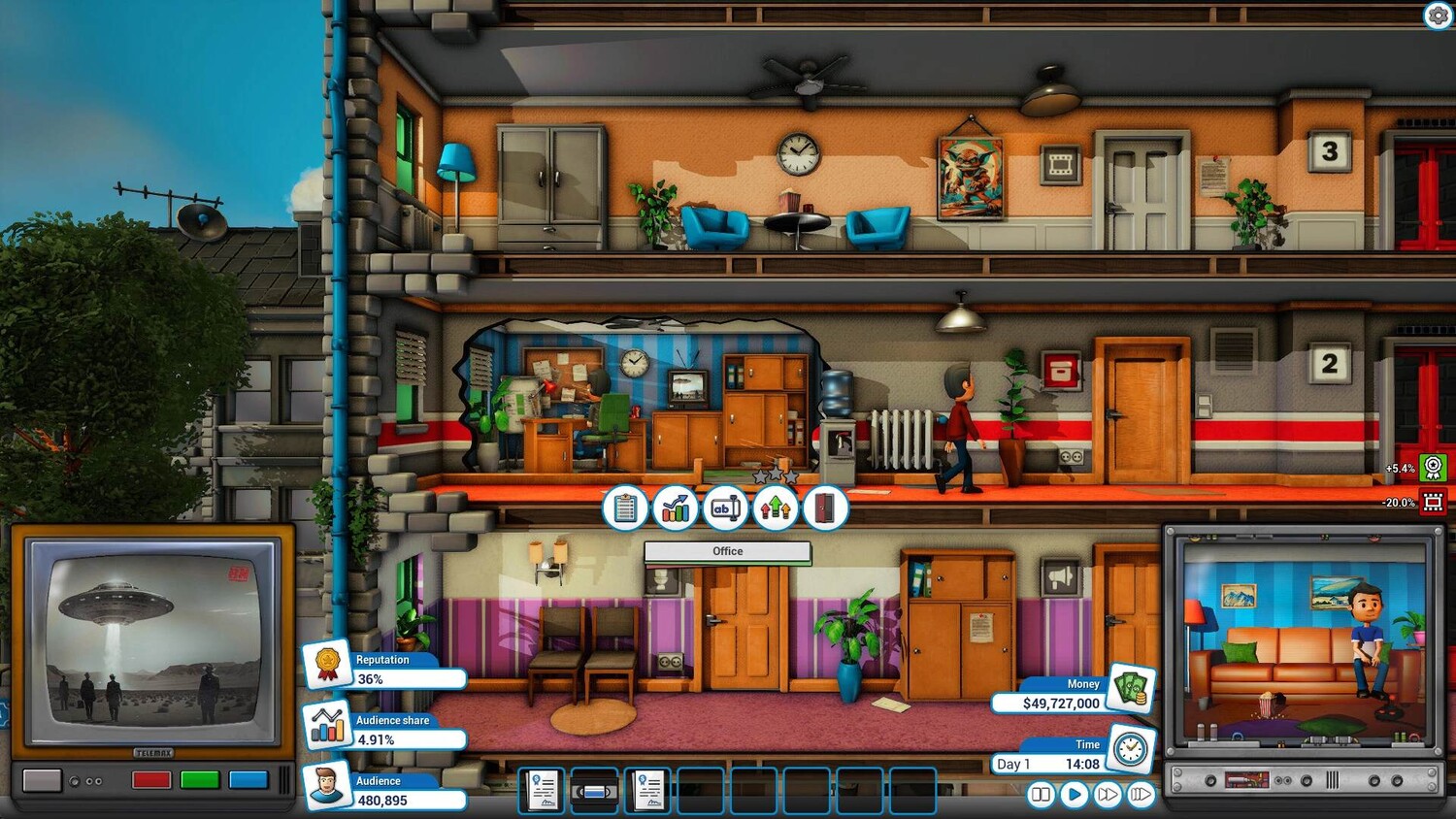
Task: Set time to fast forward
Action: [x=1107, y=795]
